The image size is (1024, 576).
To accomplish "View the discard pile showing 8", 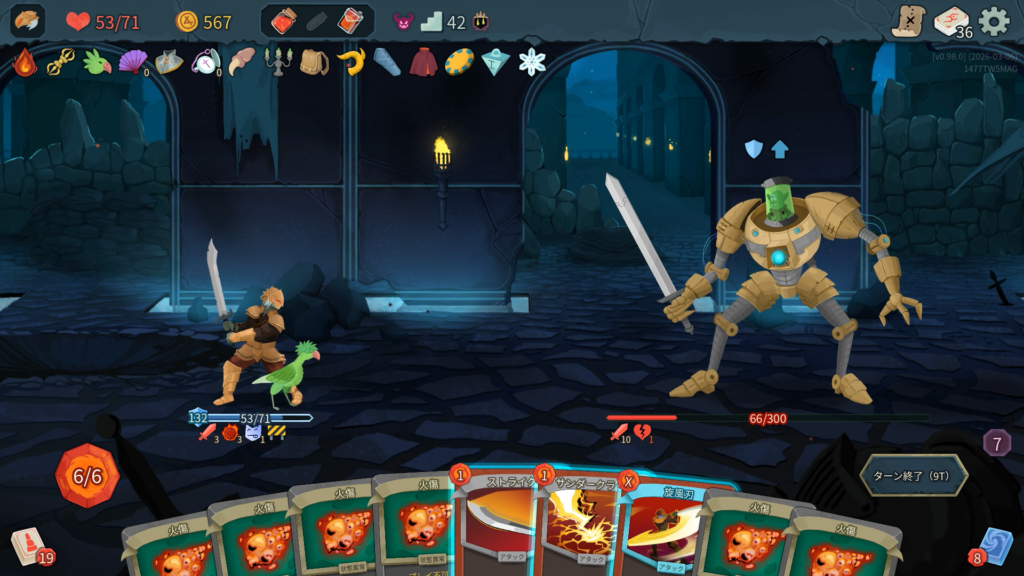I will coord(992,546).
